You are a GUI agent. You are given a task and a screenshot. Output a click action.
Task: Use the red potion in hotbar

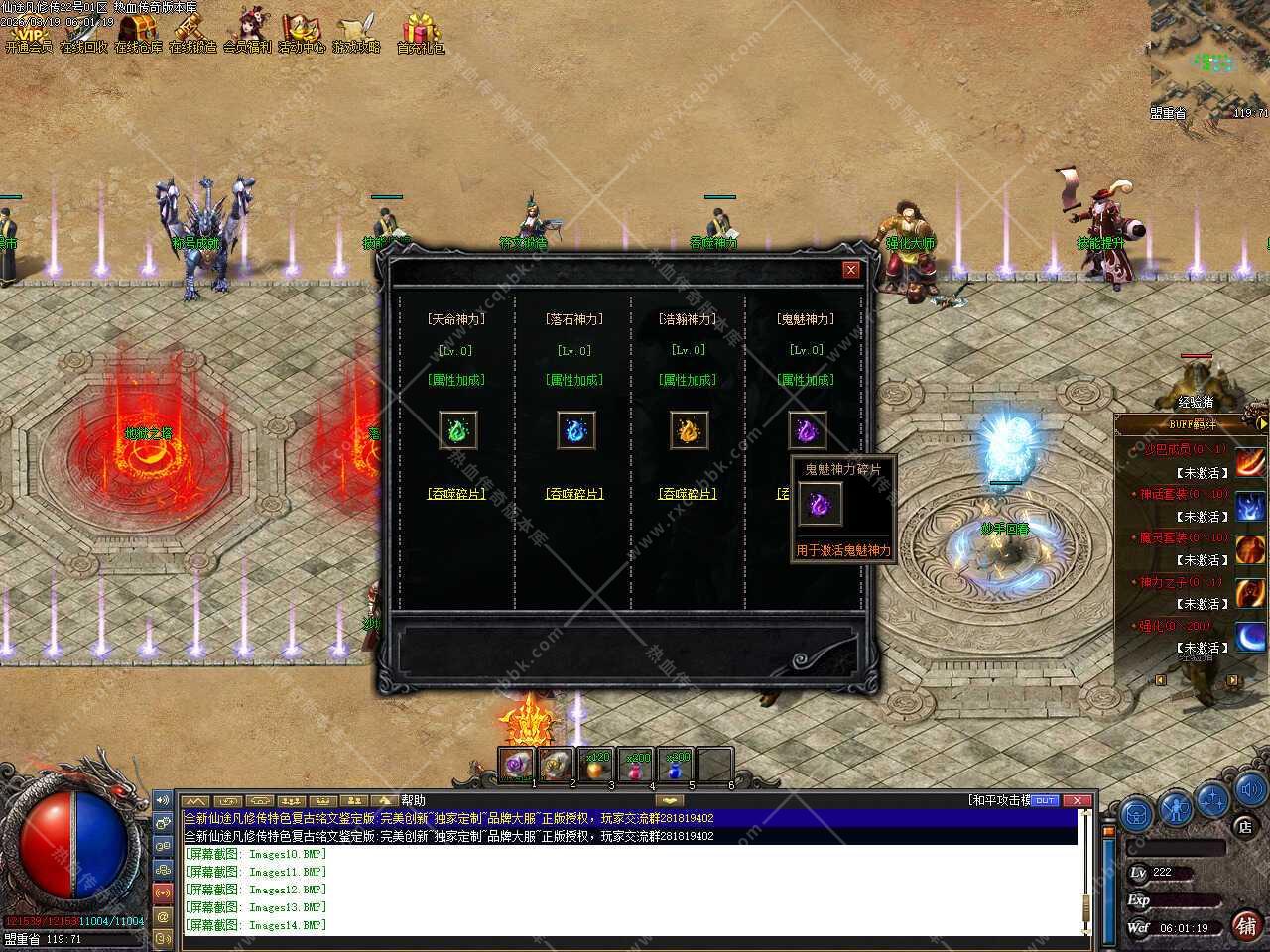(635, 766)
